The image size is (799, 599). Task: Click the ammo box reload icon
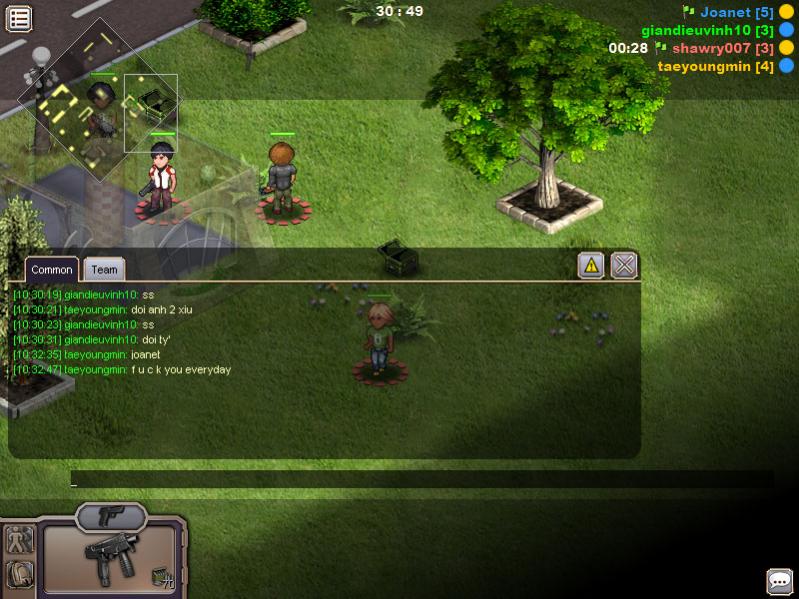(x=162, y=576)
